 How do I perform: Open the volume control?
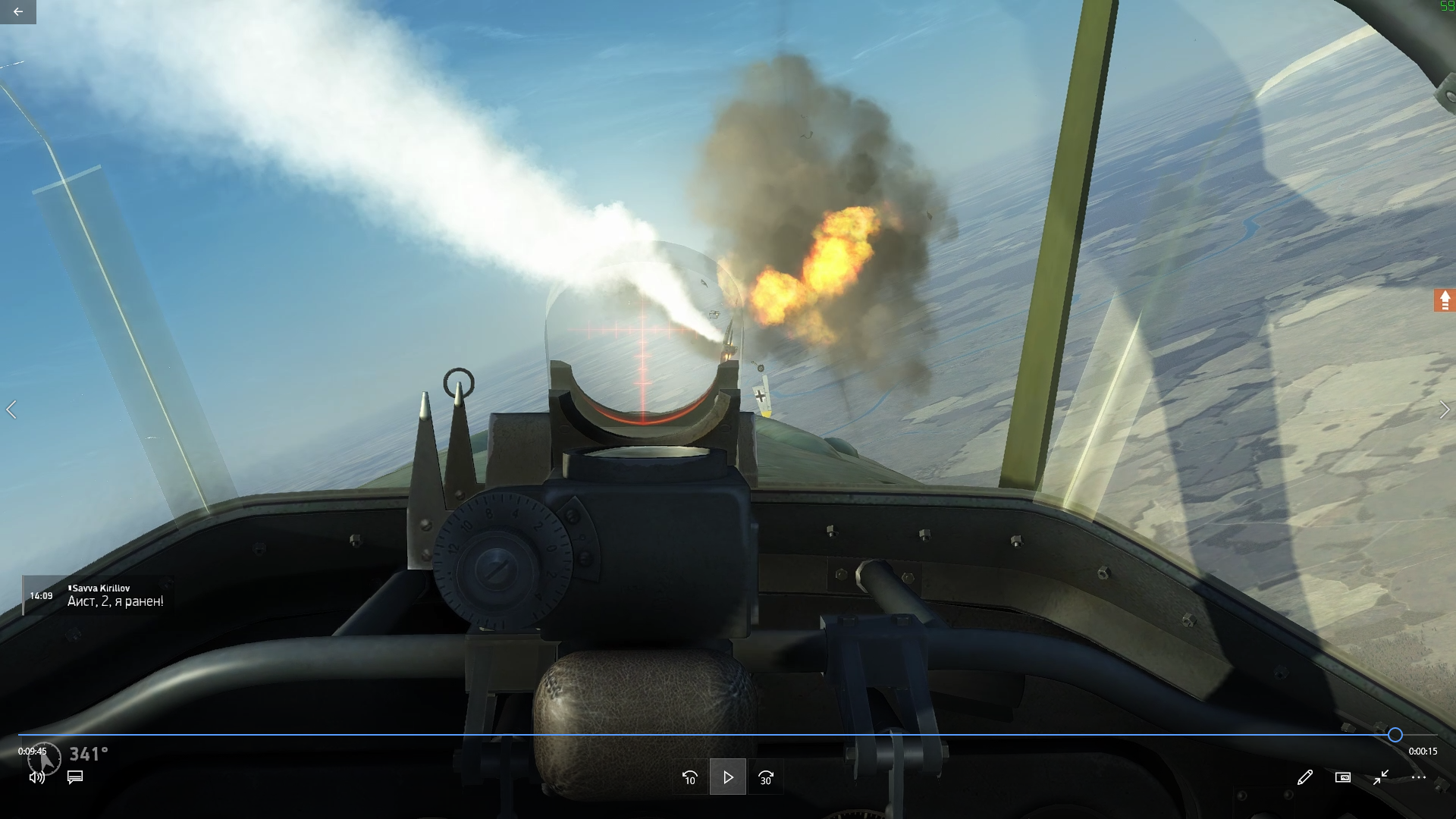[x=36, y=777]
